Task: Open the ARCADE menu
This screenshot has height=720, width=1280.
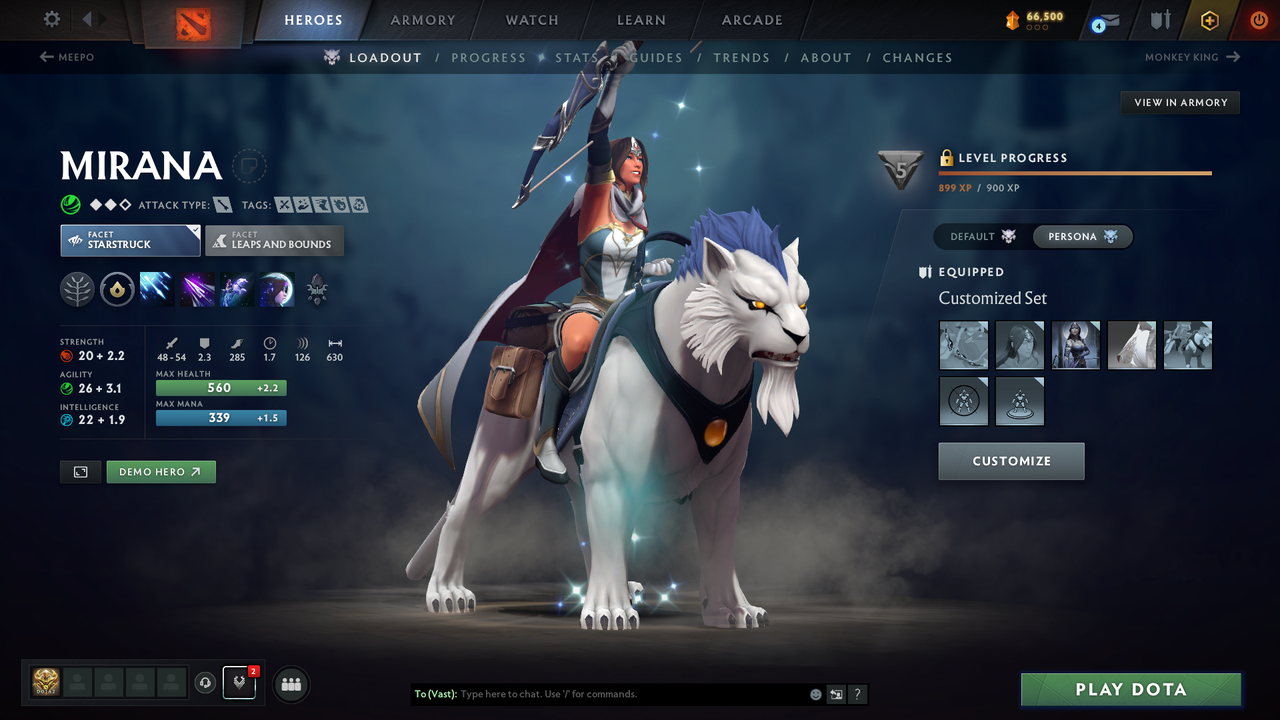Action: (751, 20)
